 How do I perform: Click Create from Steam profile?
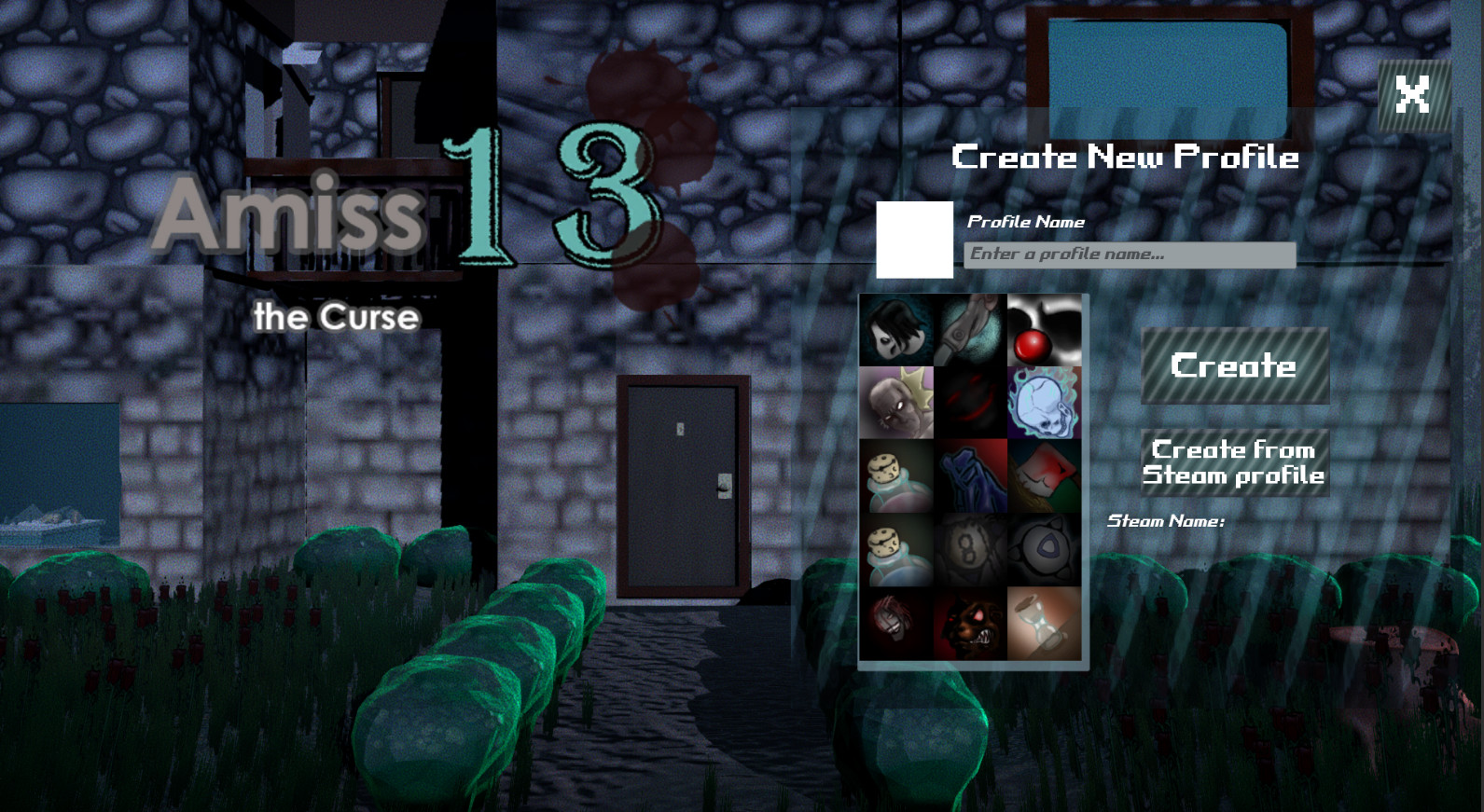[x=1234, y=462]
